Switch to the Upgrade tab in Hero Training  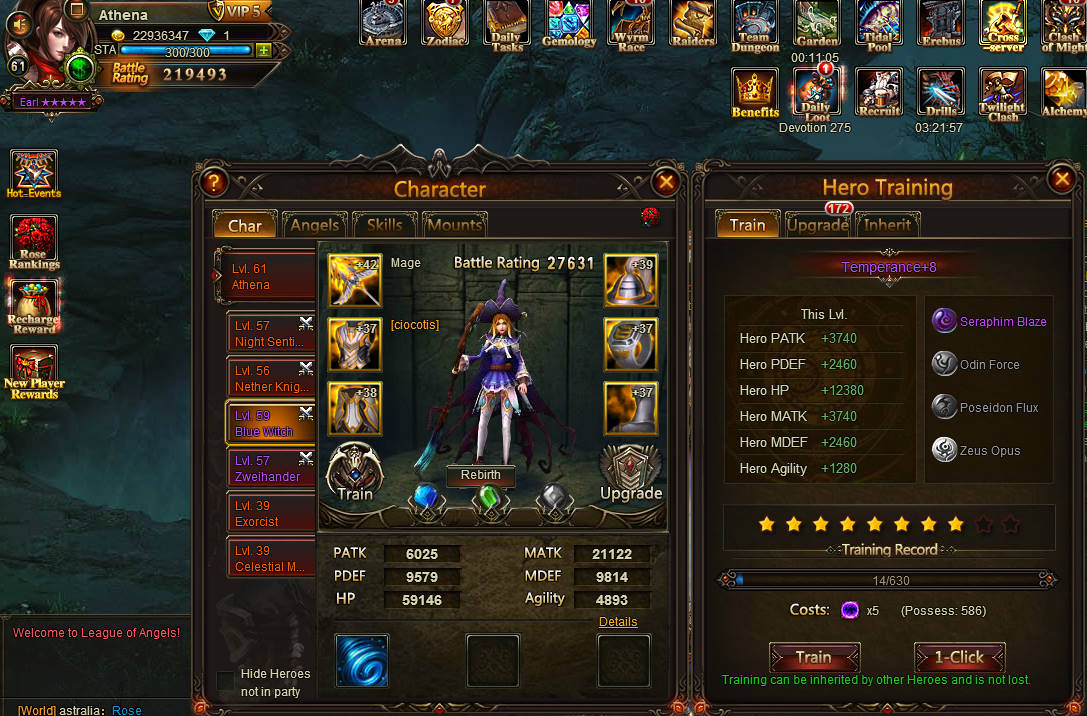pos(817,225)
